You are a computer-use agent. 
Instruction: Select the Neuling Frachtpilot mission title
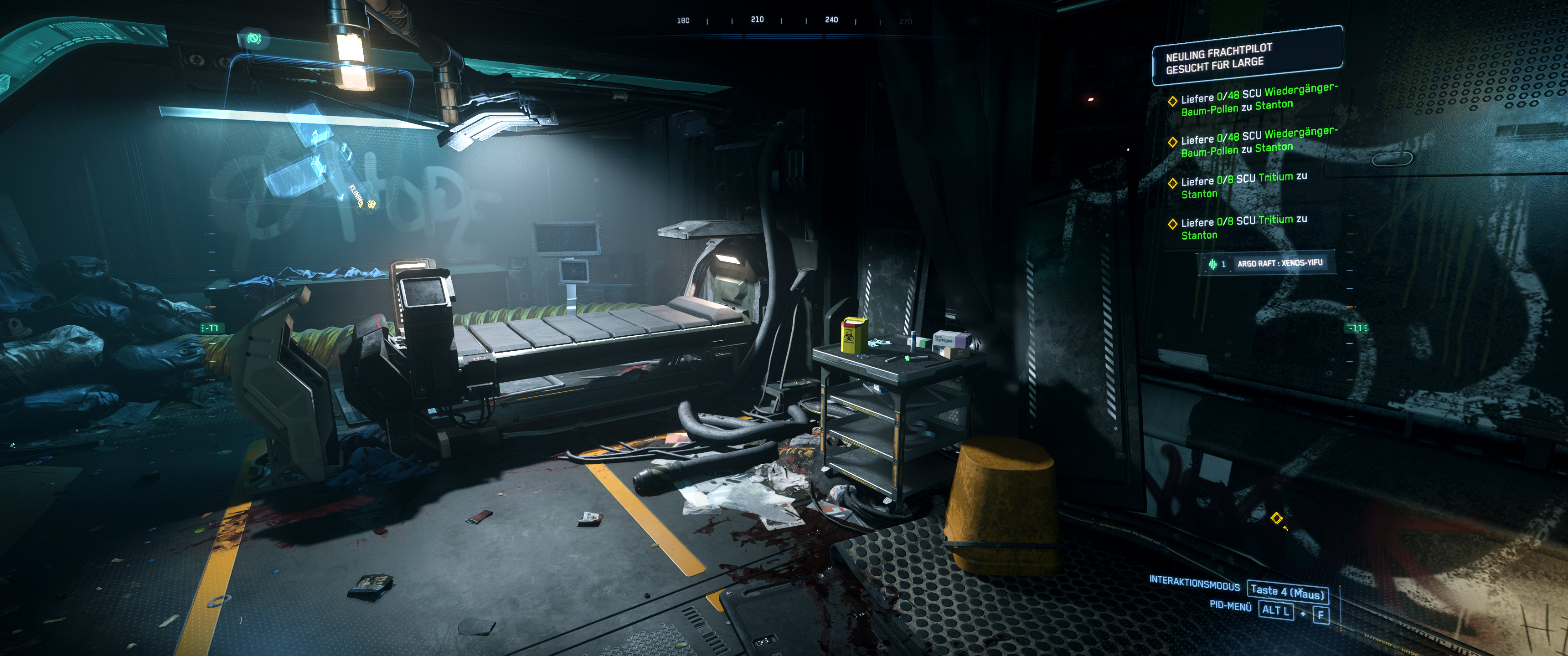coord(1218,58)
